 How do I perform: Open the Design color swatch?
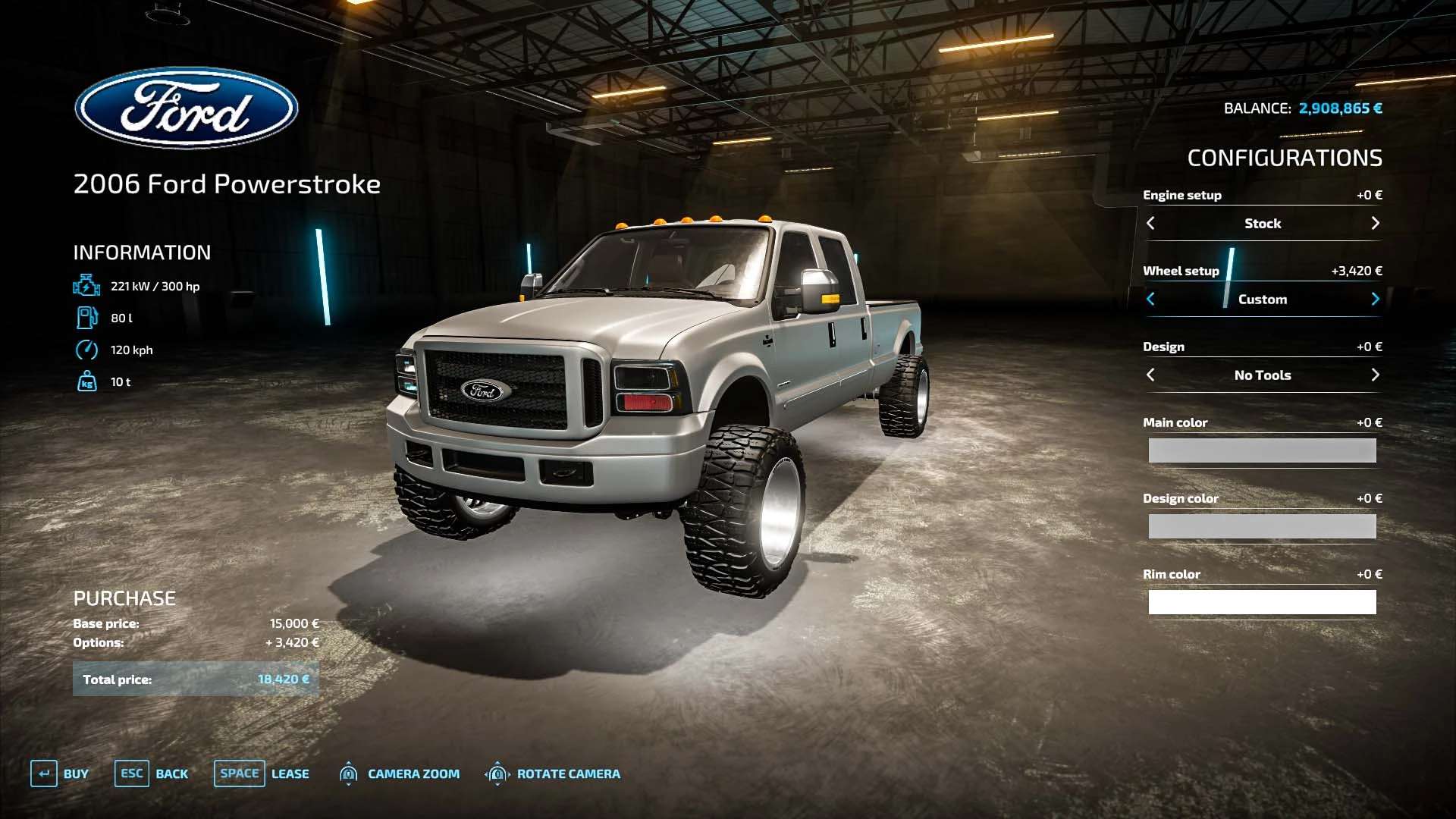[x=1262, y=526]
